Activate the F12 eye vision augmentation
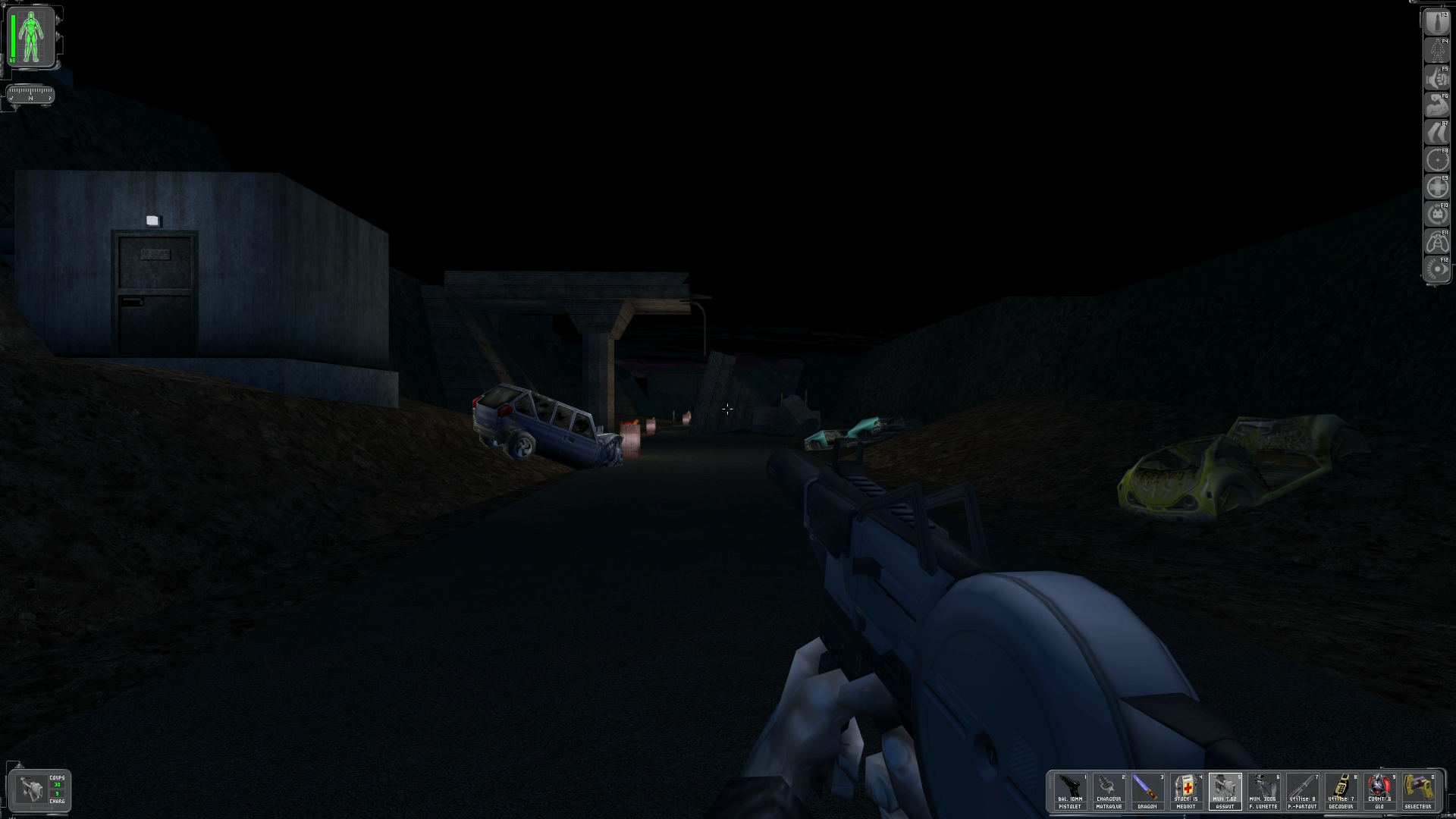The image size is (1456, 819). (x=1436, y=269)
